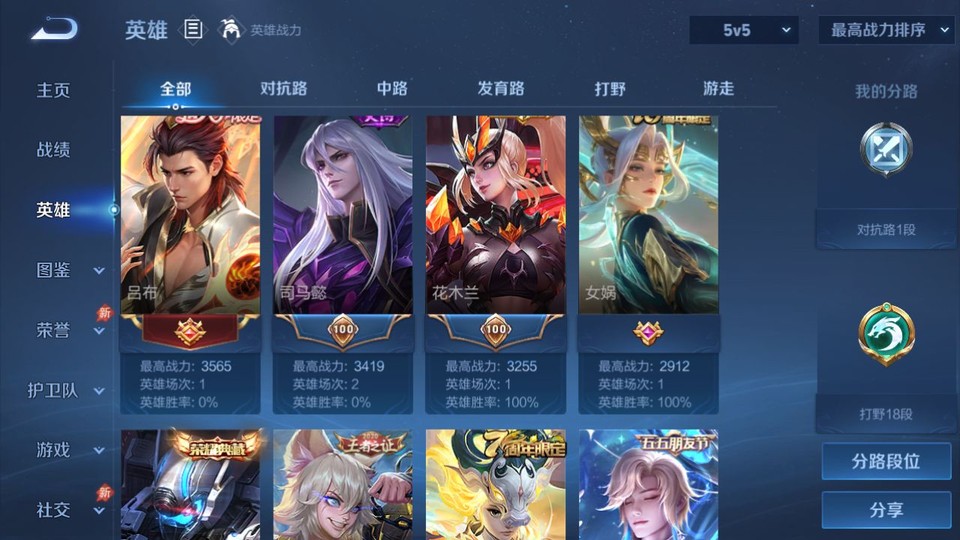Screen dimensions: 960x540
Task: Click the 分路段位 button
Action: coord(886,462)
